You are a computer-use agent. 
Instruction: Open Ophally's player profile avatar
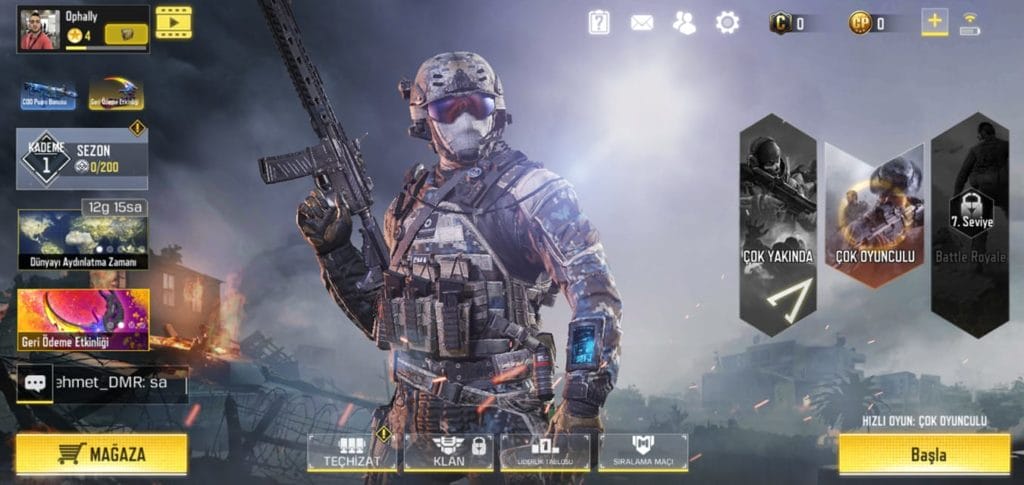point(40,29)
